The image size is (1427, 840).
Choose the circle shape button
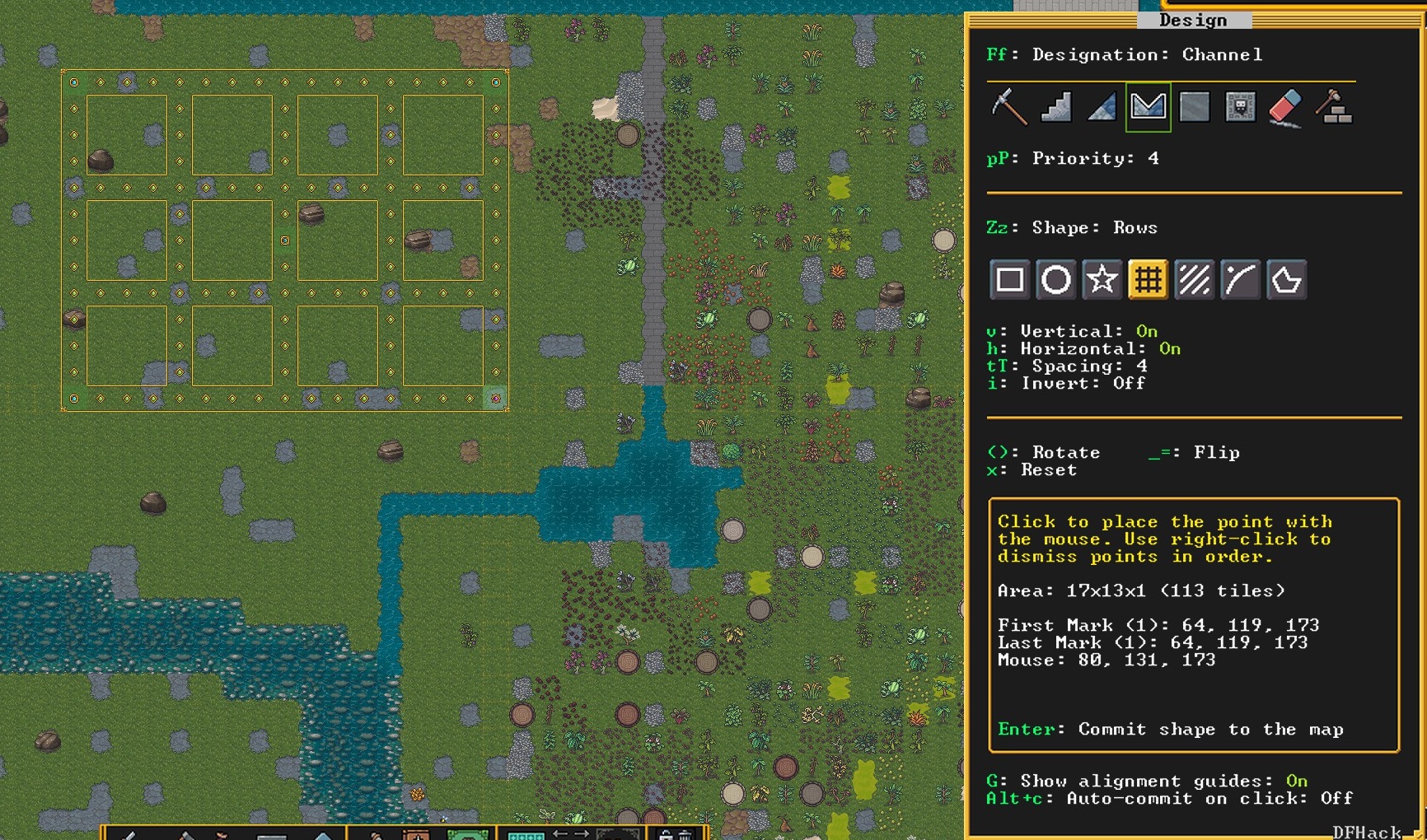1056,280
